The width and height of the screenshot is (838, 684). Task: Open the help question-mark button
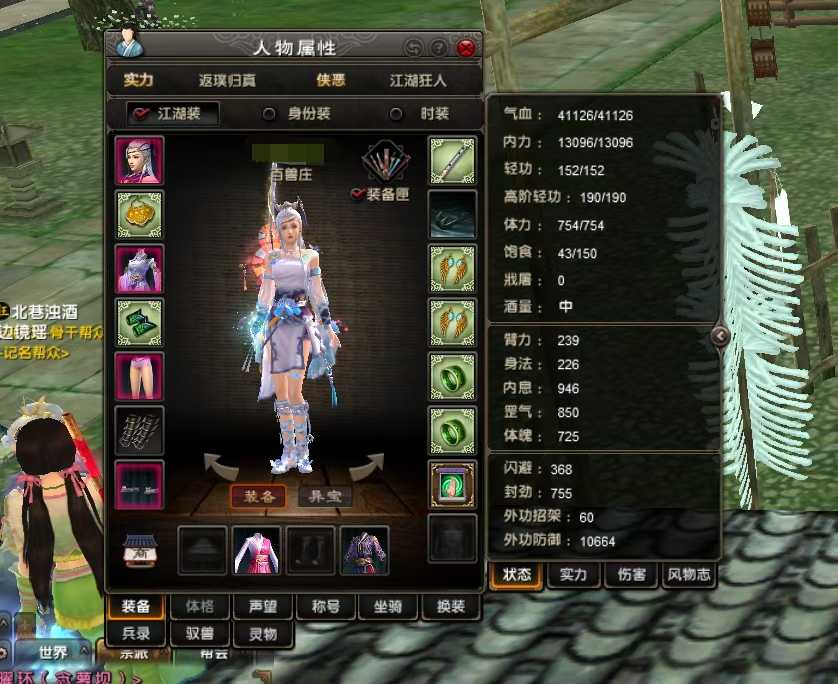click(439, 48)
